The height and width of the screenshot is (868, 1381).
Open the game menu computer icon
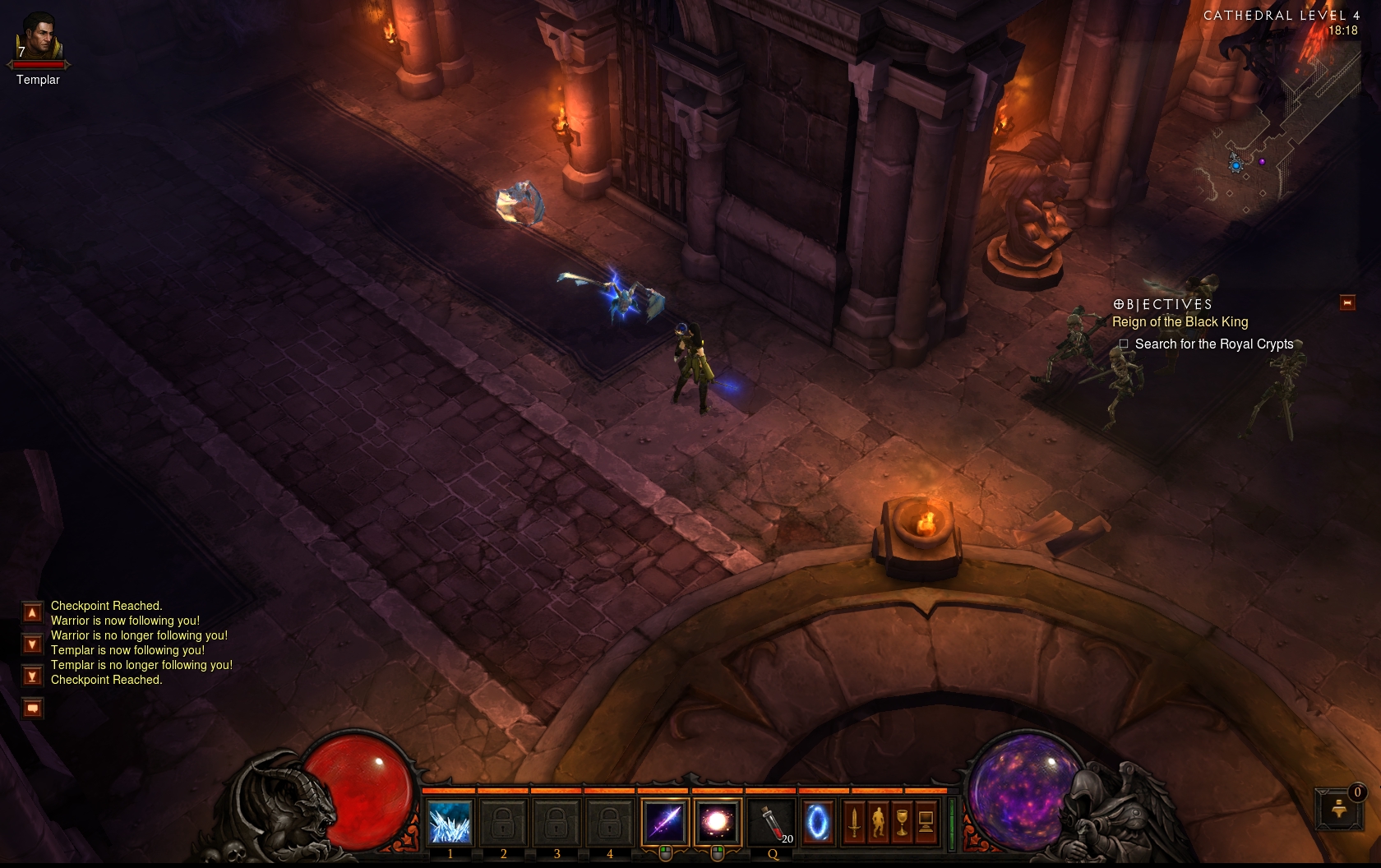[x=926, y=822]
